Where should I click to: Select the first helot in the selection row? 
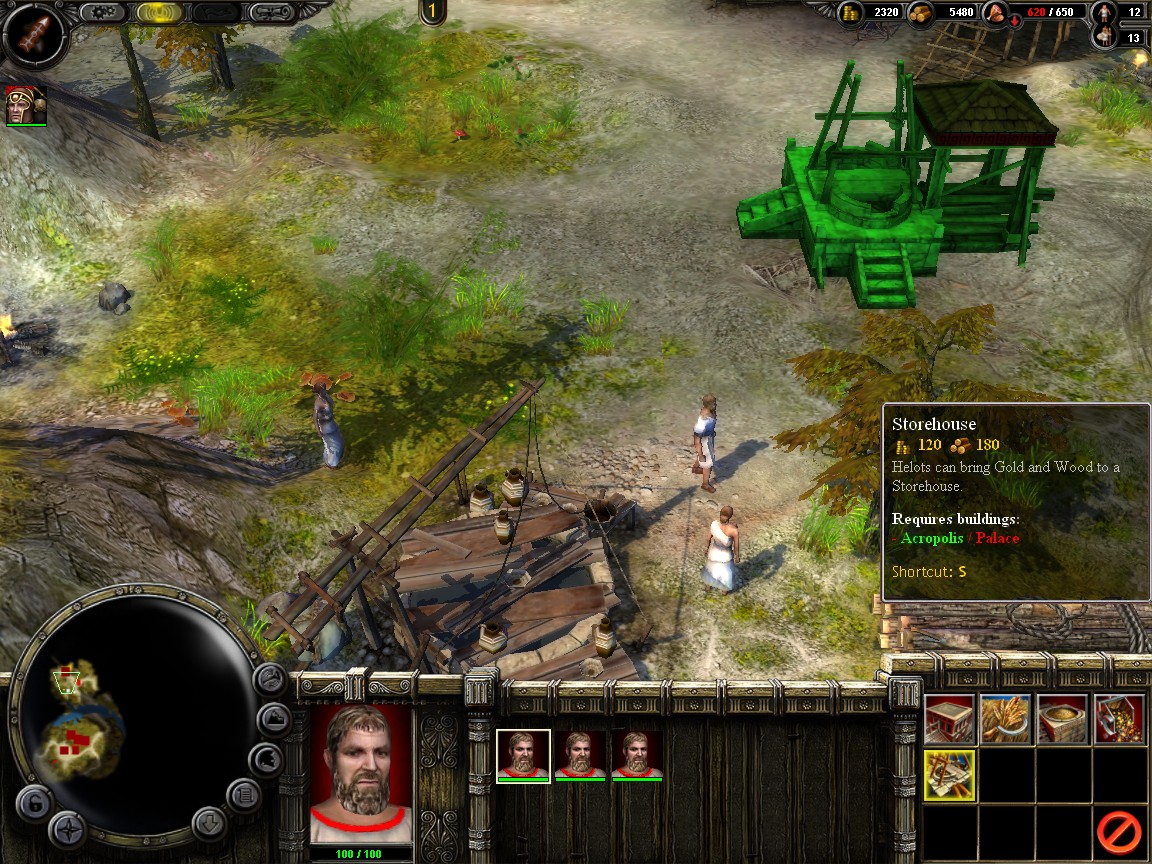click(523, 755)
